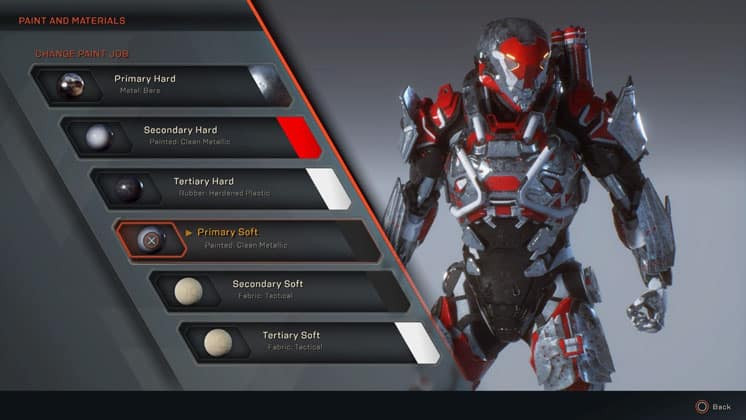746x420 pixels.
Task: Click the white Tertiary Soft color swatch
Action: [414, 341]
